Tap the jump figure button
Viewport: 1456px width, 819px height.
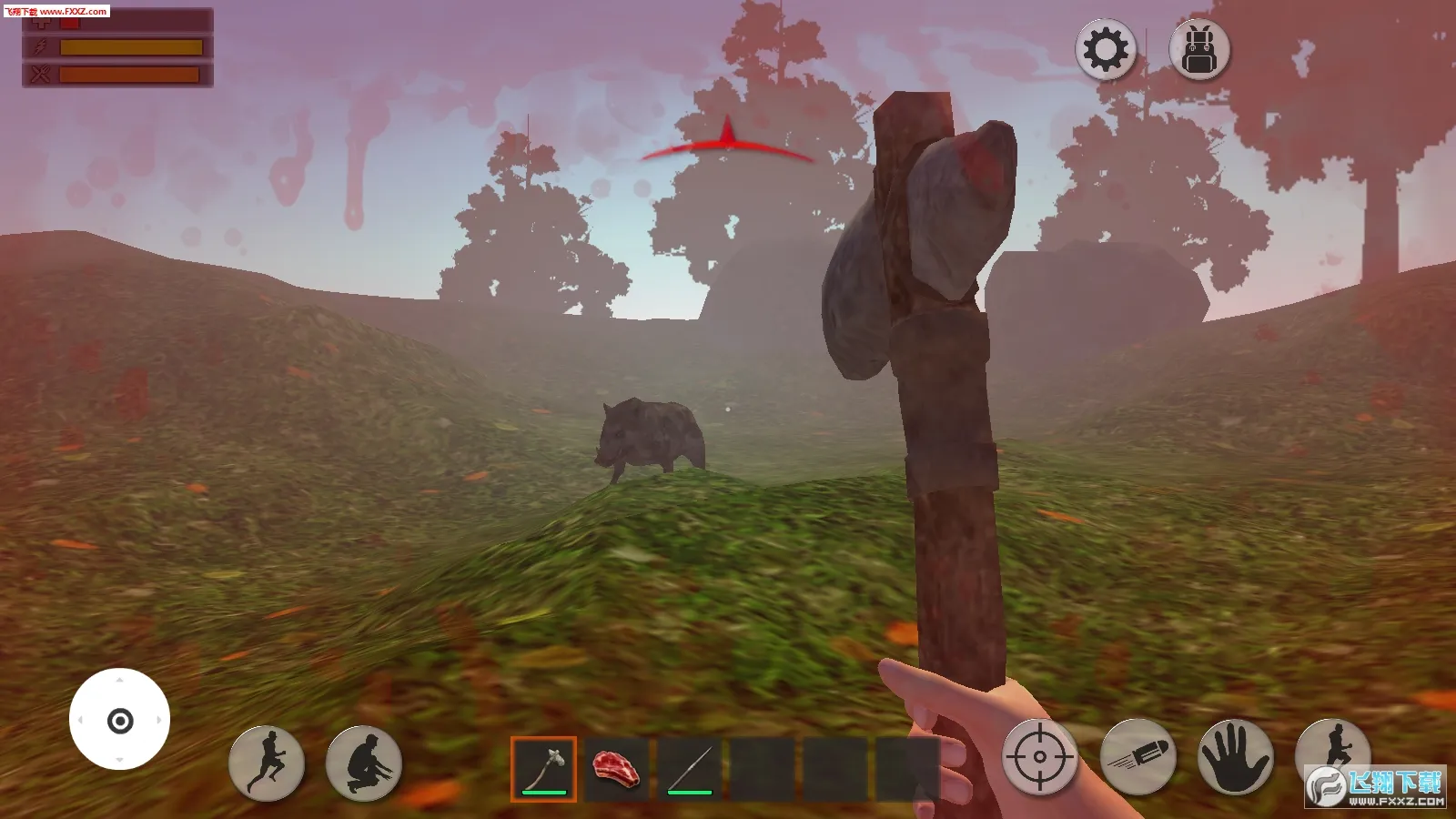[1332, 748]
